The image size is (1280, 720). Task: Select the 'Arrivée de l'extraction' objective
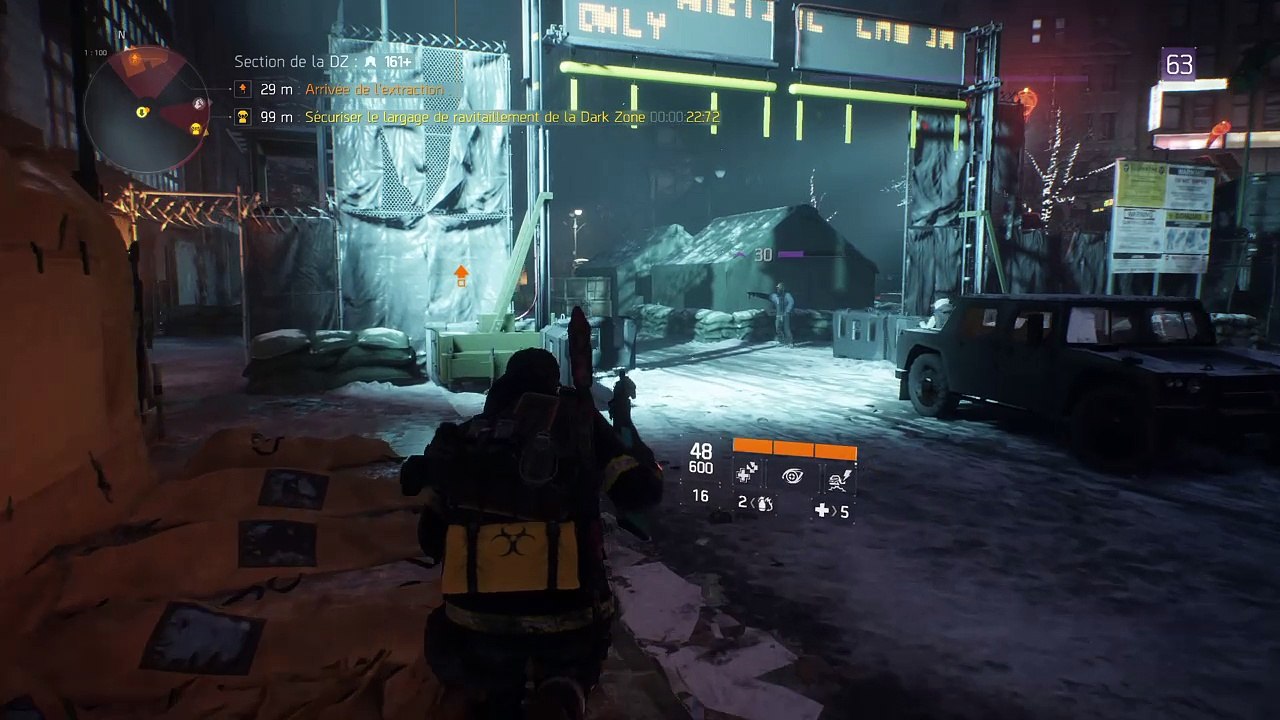point(374,90)
